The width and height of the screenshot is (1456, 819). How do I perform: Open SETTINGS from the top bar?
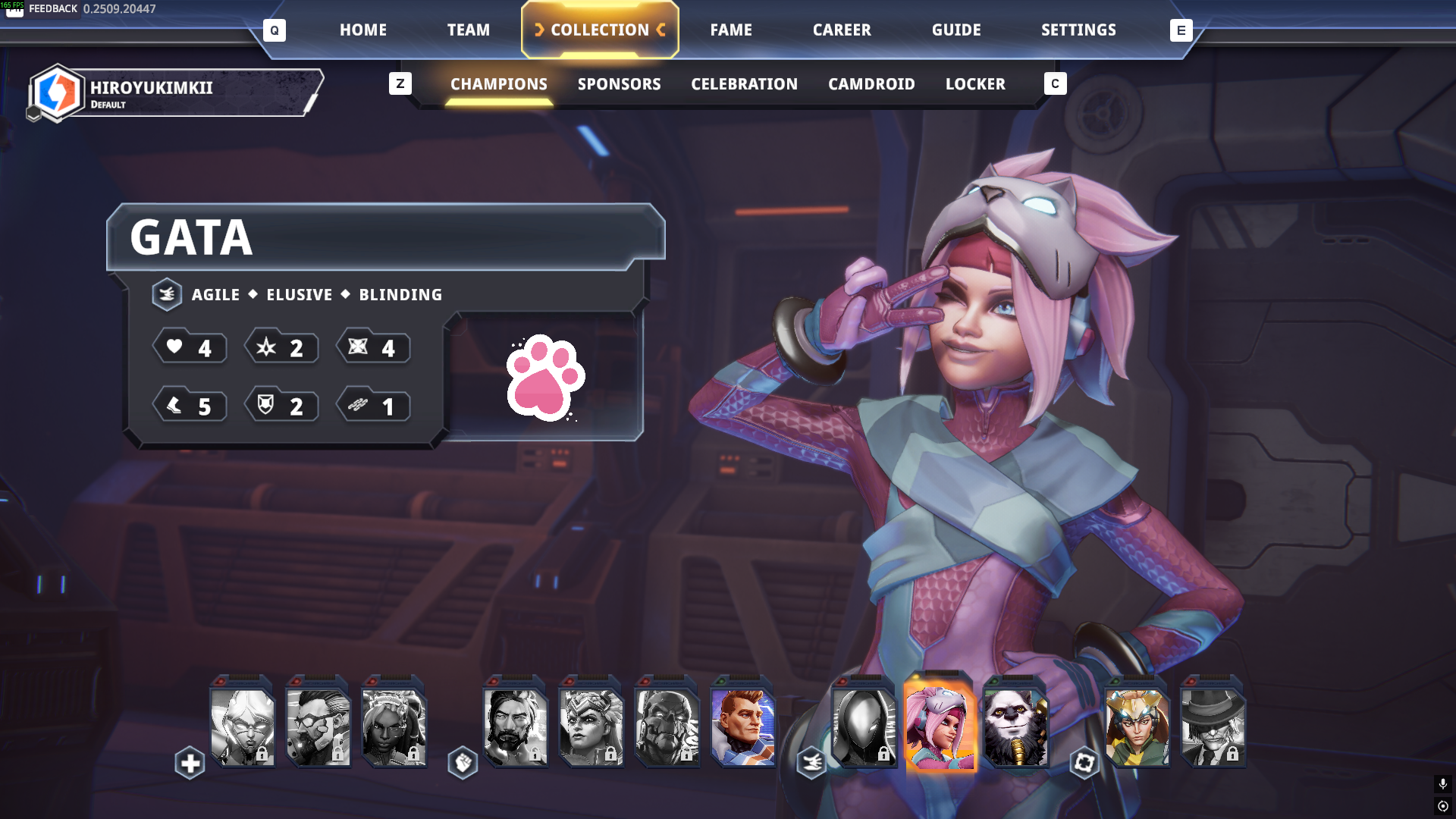(1078, 30)
